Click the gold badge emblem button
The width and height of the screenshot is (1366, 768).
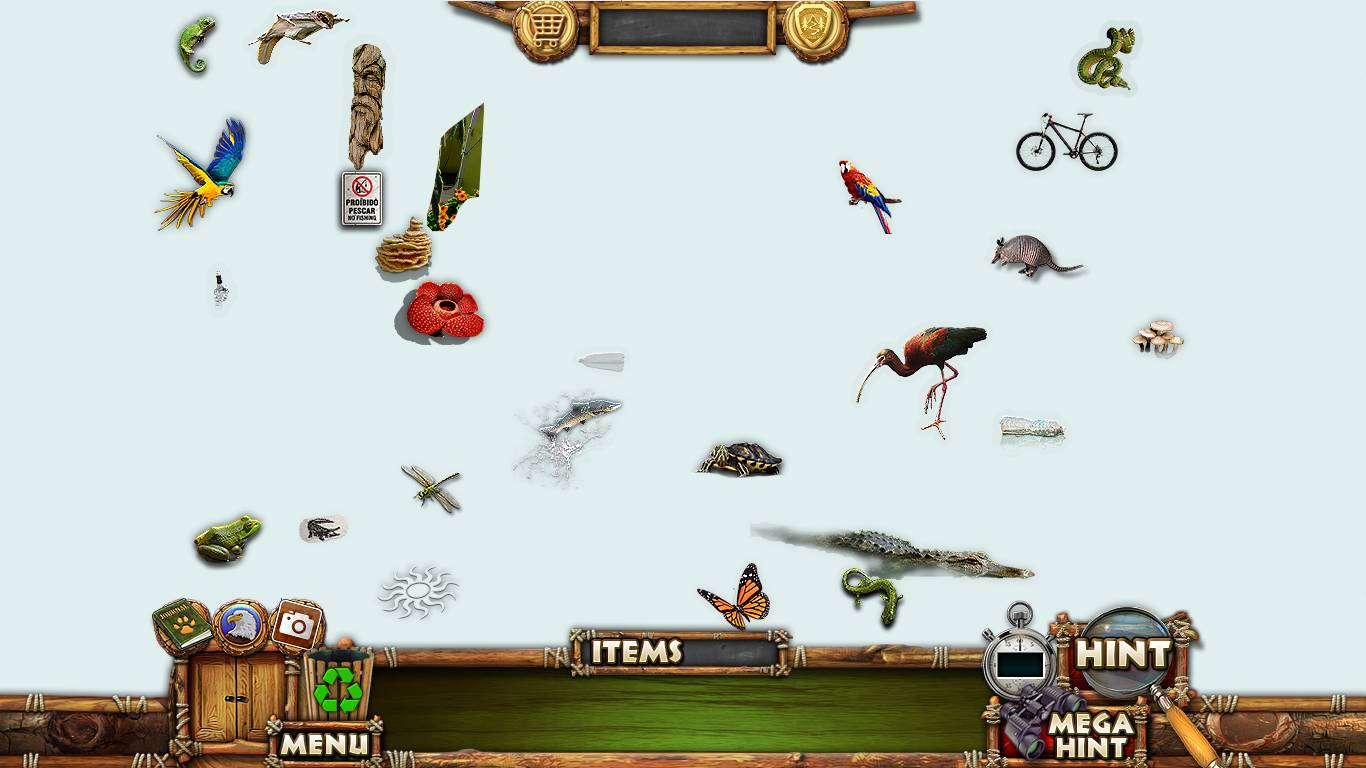point(815,29)
